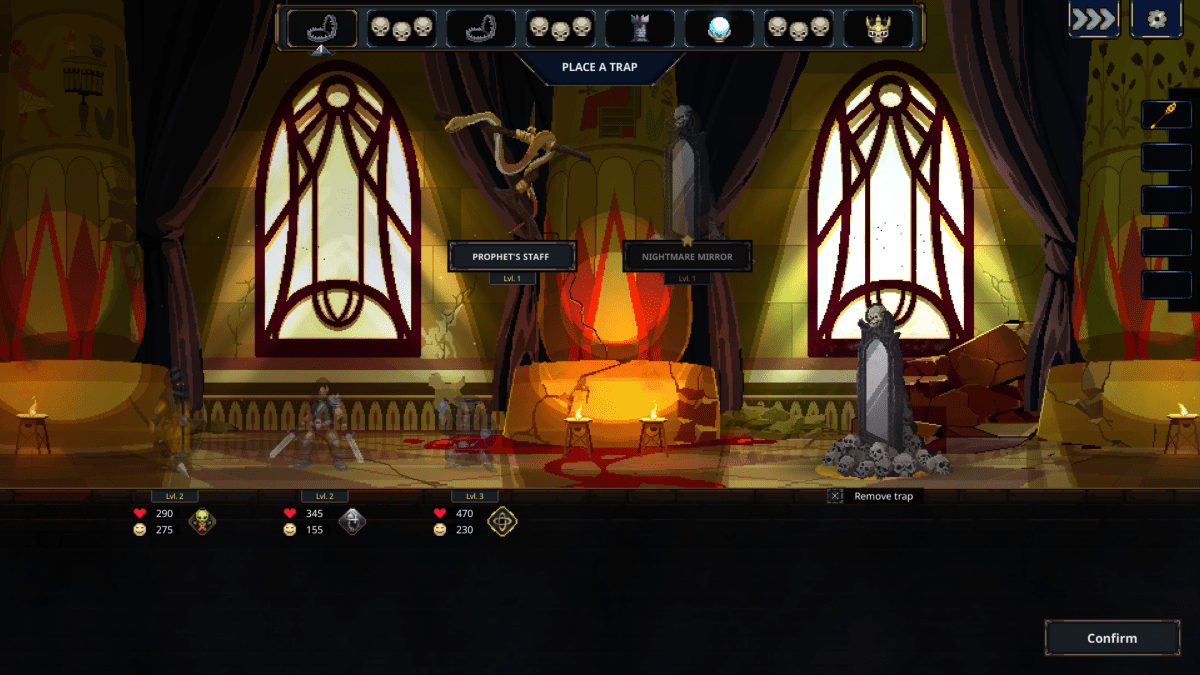Inspect the green skull hero icon

tap(202, 520)
